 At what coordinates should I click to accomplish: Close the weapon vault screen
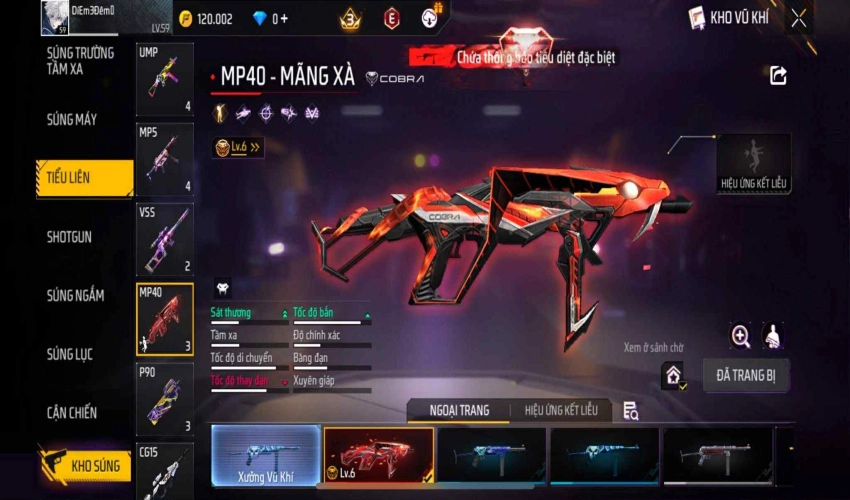pyautogui.click(x=798, y=18)
